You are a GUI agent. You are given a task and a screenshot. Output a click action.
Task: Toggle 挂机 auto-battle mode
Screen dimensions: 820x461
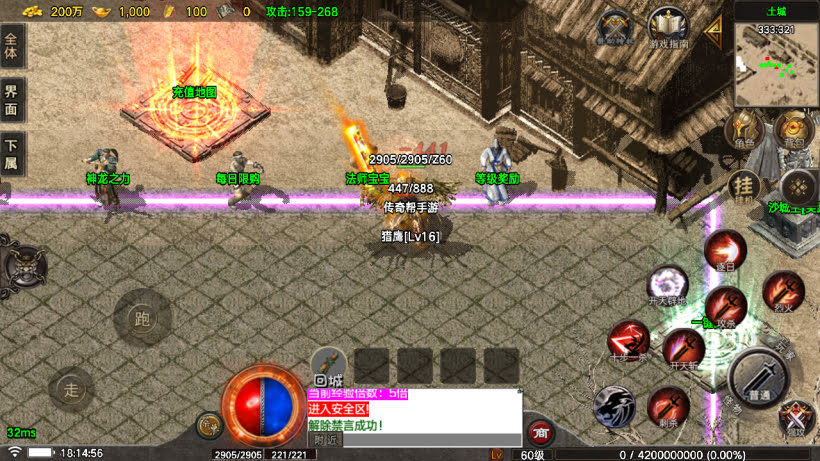coord(744,185)
